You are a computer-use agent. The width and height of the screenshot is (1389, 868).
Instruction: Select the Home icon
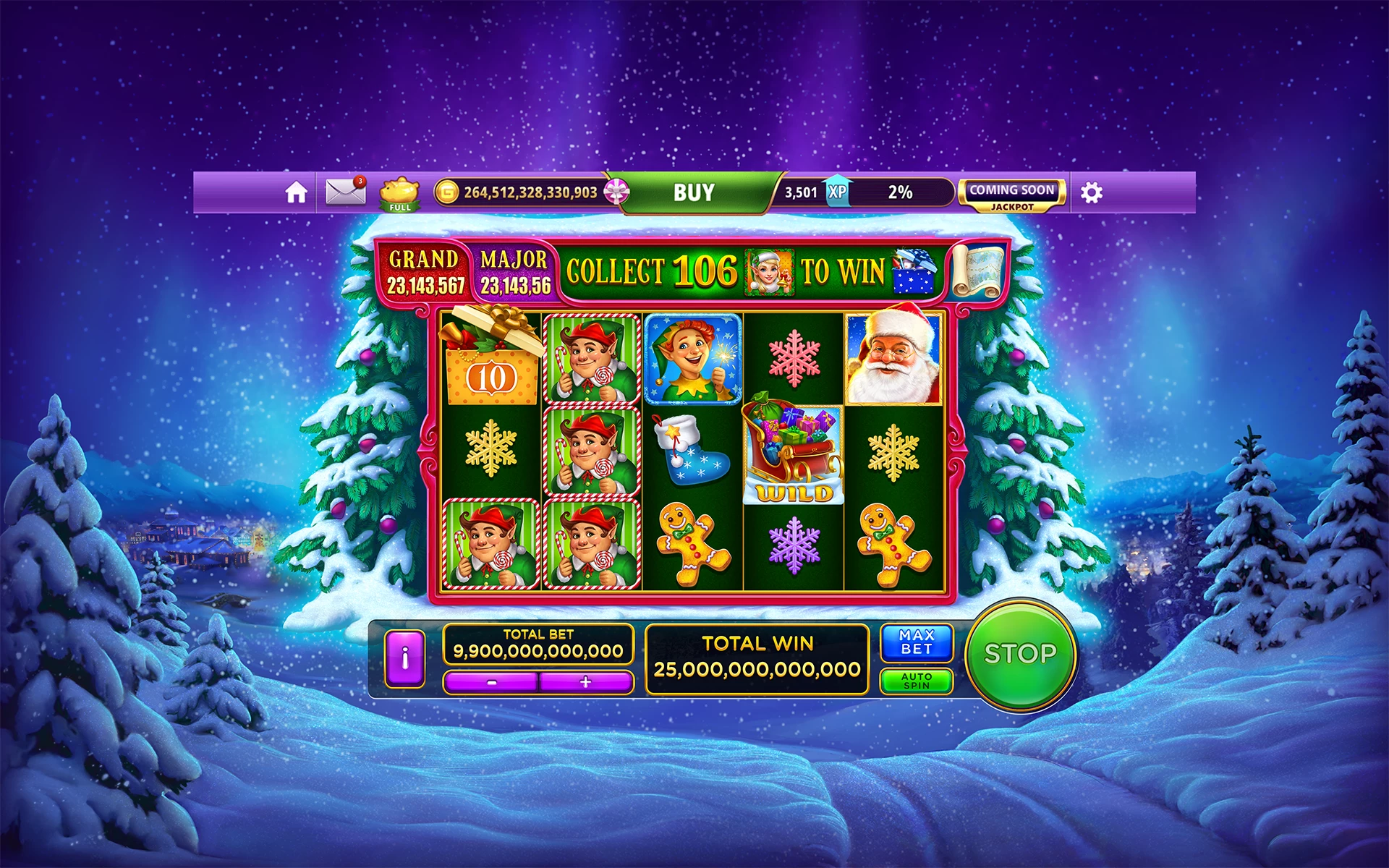(296, 192)
